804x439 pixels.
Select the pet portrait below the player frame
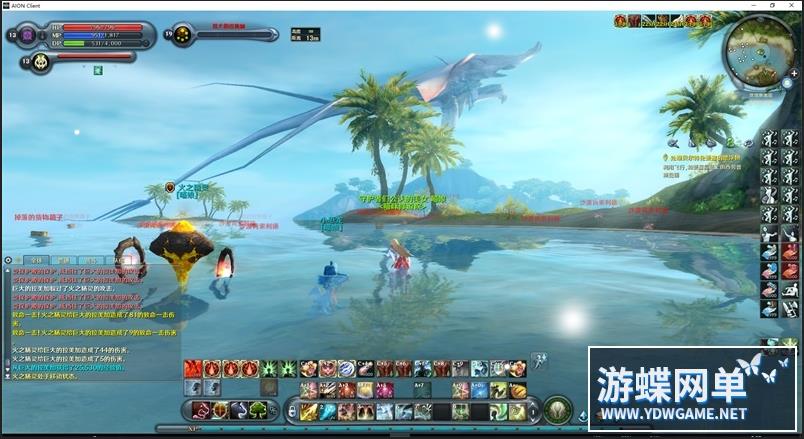click(41, 62)
